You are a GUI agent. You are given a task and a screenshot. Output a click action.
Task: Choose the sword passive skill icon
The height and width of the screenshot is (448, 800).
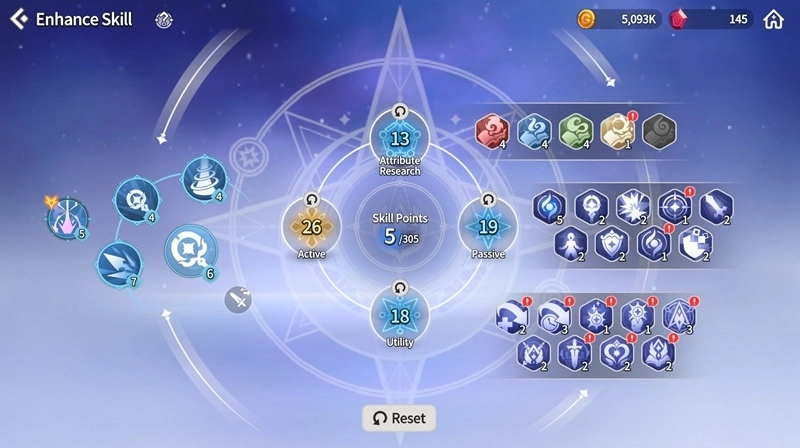(x=716, y=206)
